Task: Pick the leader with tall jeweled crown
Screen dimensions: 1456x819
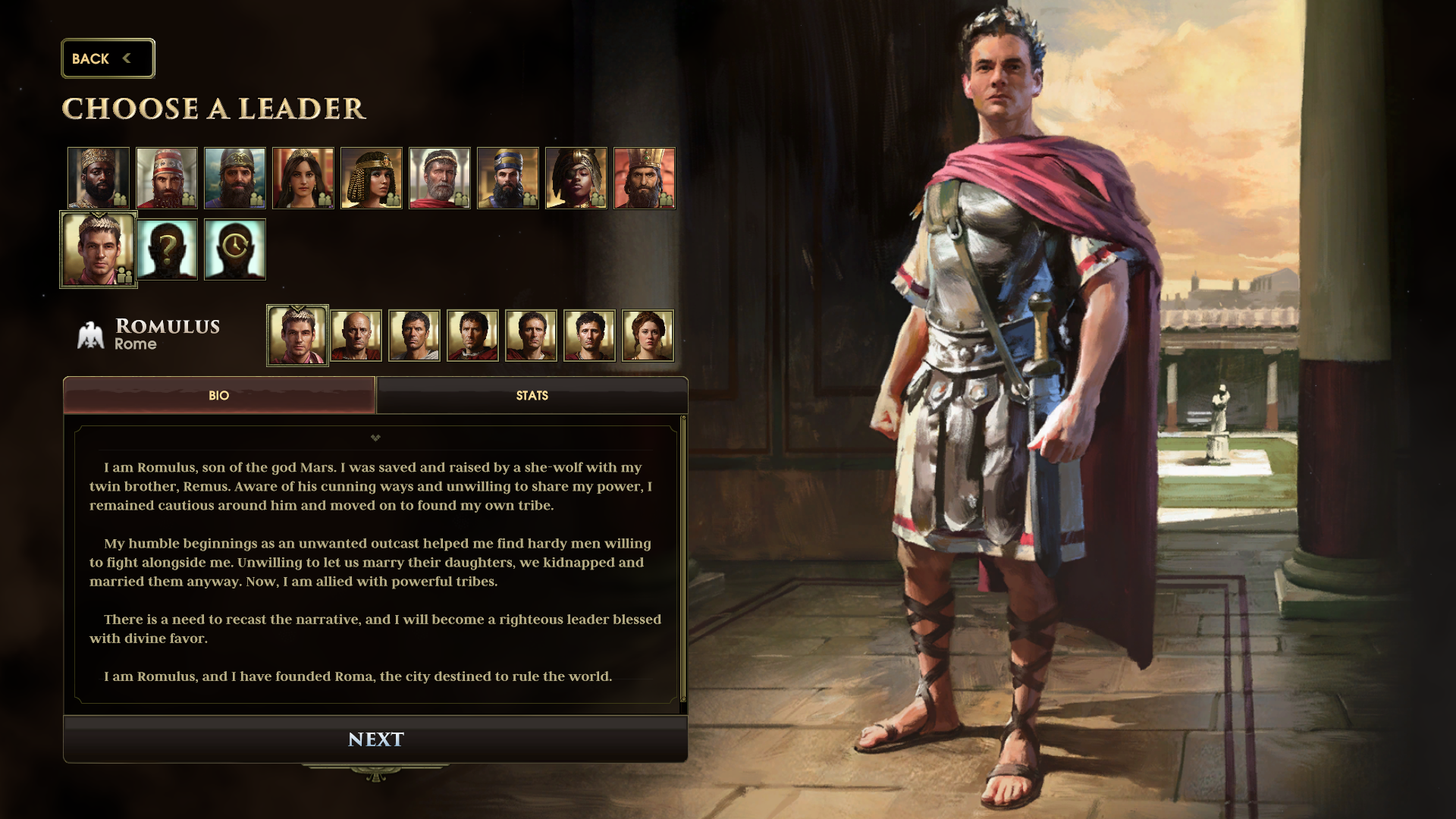Action: tap(645, 178)
